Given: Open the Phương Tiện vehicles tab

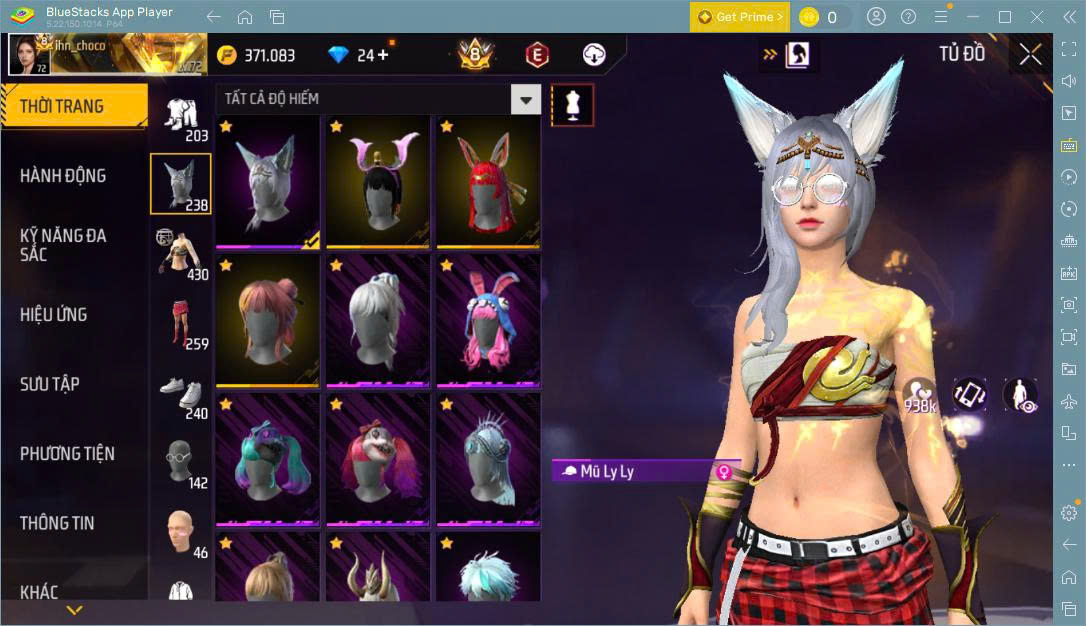Looking at the screenshot, I should click(67, 453).
